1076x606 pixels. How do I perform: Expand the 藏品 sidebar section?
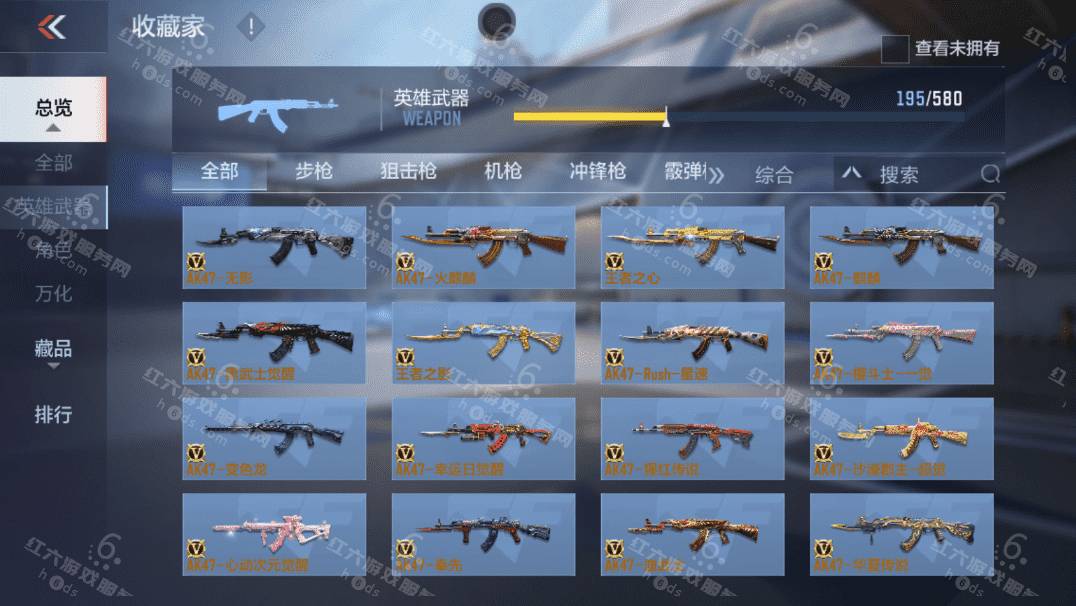[54, 350]
